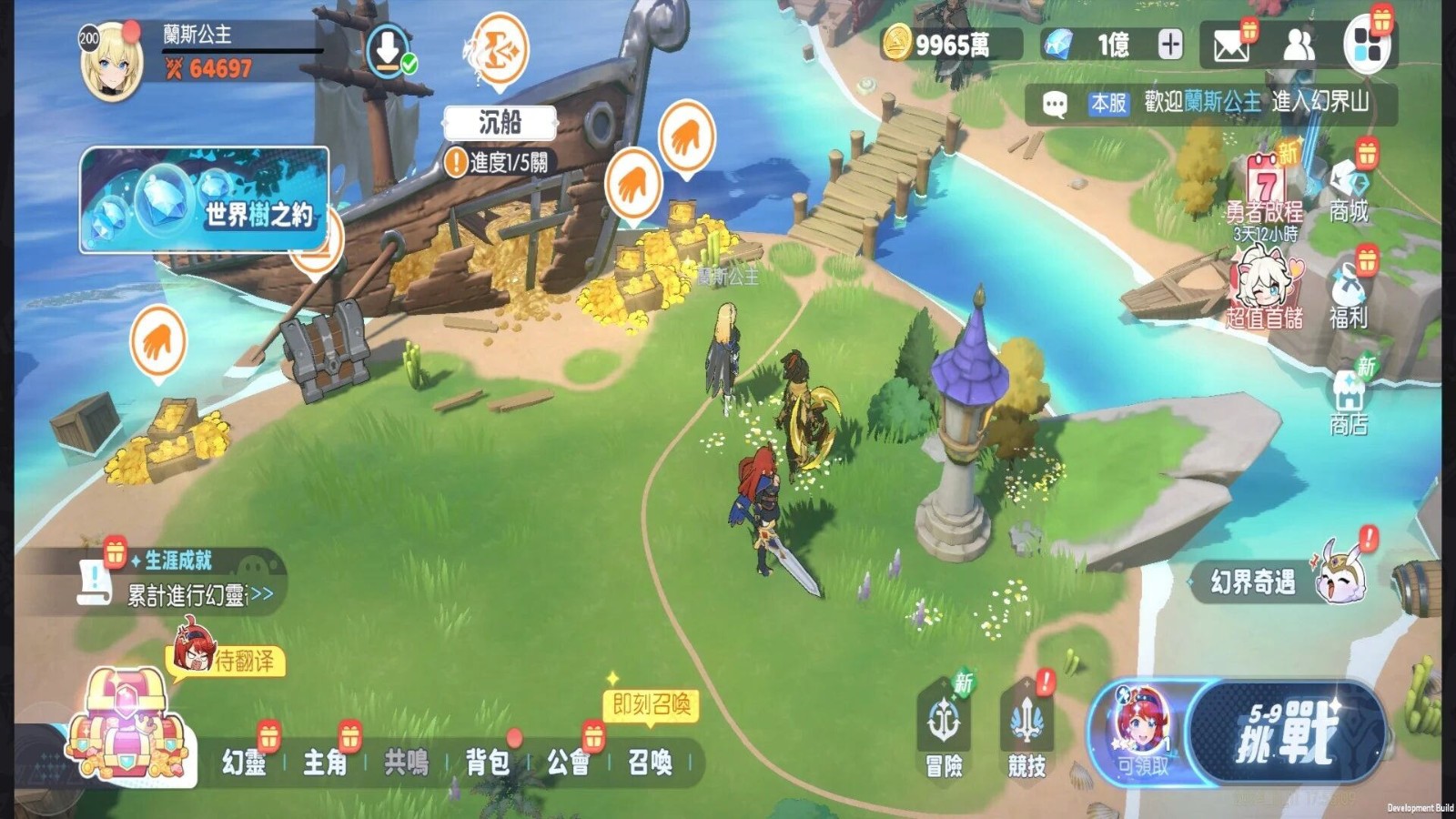1456x819 pixels.
Task: Open the 勇者啟程 calendar event
Action: click(x=1265, y=187)
